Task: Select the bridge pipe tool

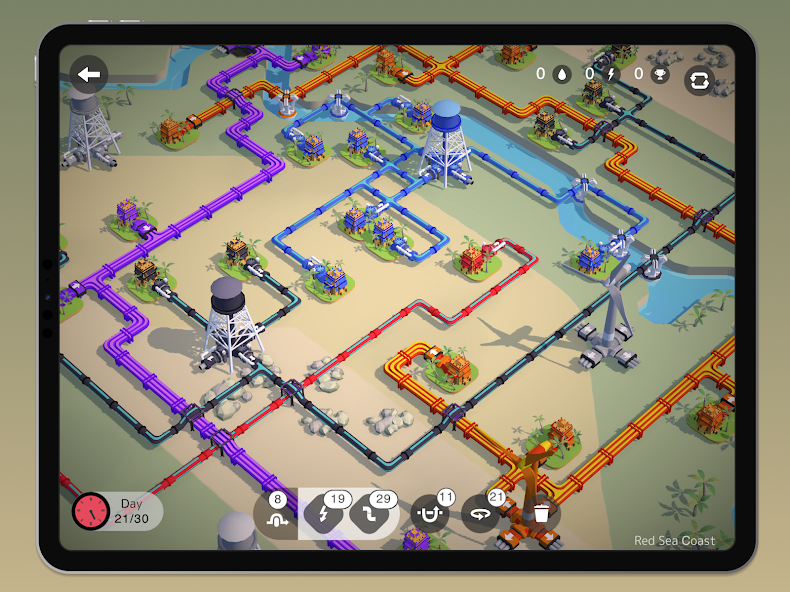Action: [275, 515]
